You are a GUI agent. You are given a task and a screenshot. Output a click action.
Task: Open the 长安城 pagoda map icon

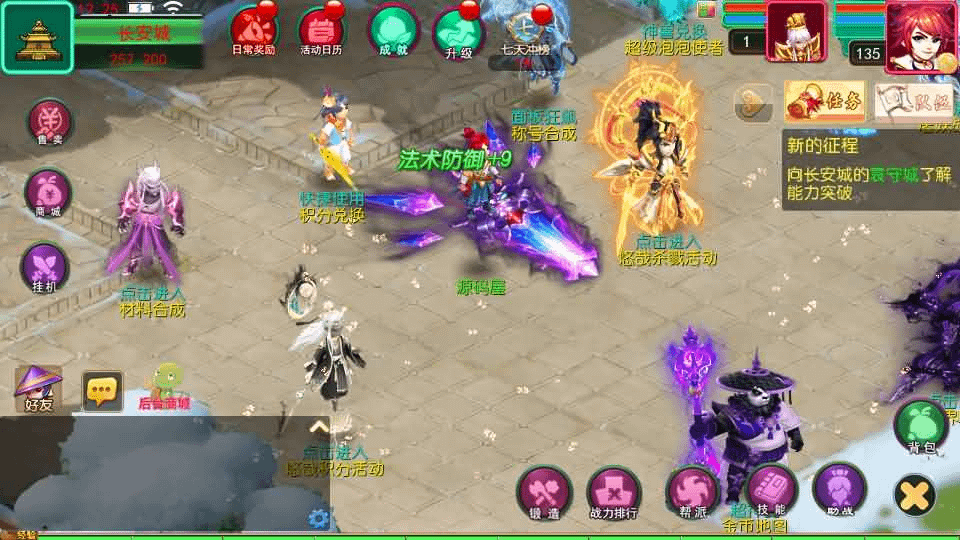click(x=36, y=38)
